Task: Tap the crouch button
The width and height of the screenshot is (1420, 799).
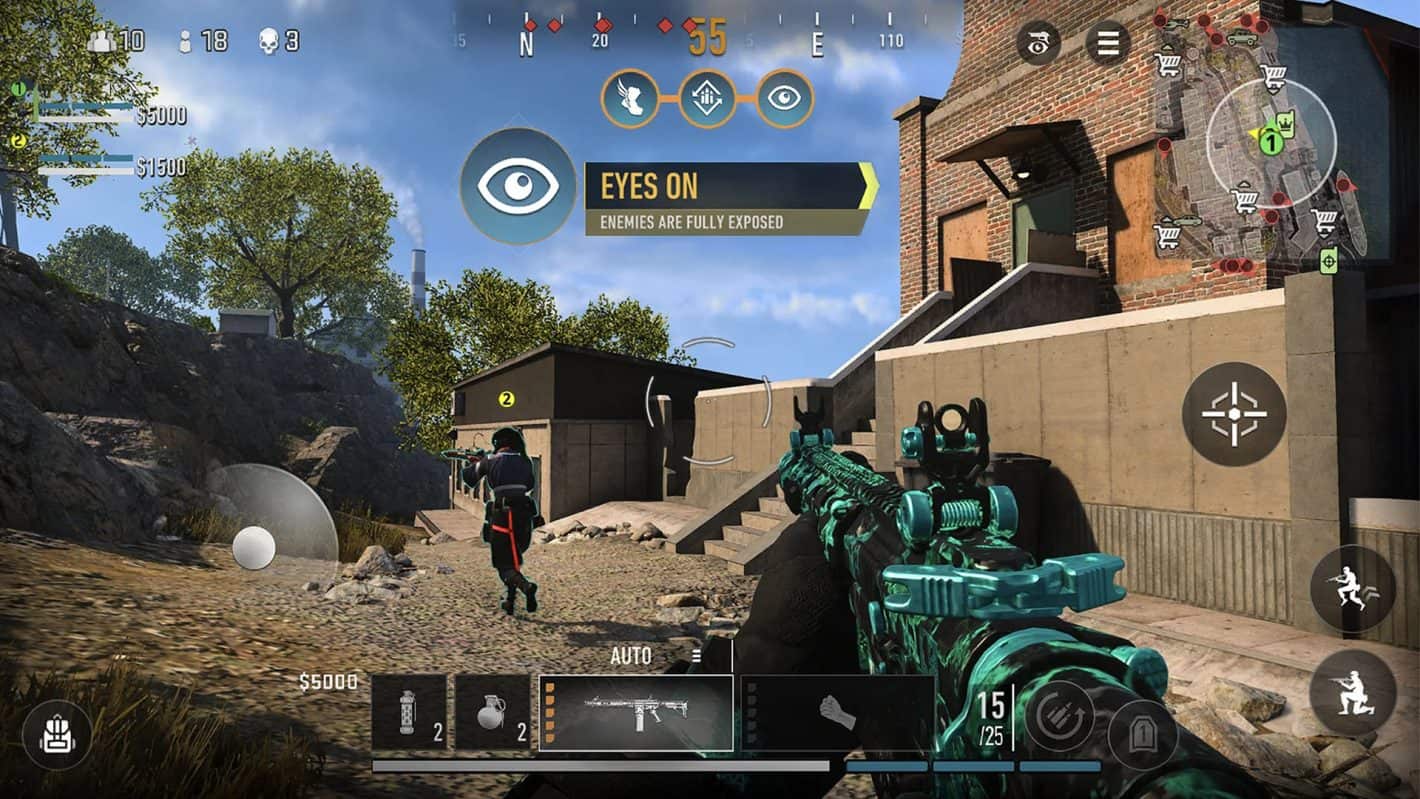Action: [x=1352, y=692]
